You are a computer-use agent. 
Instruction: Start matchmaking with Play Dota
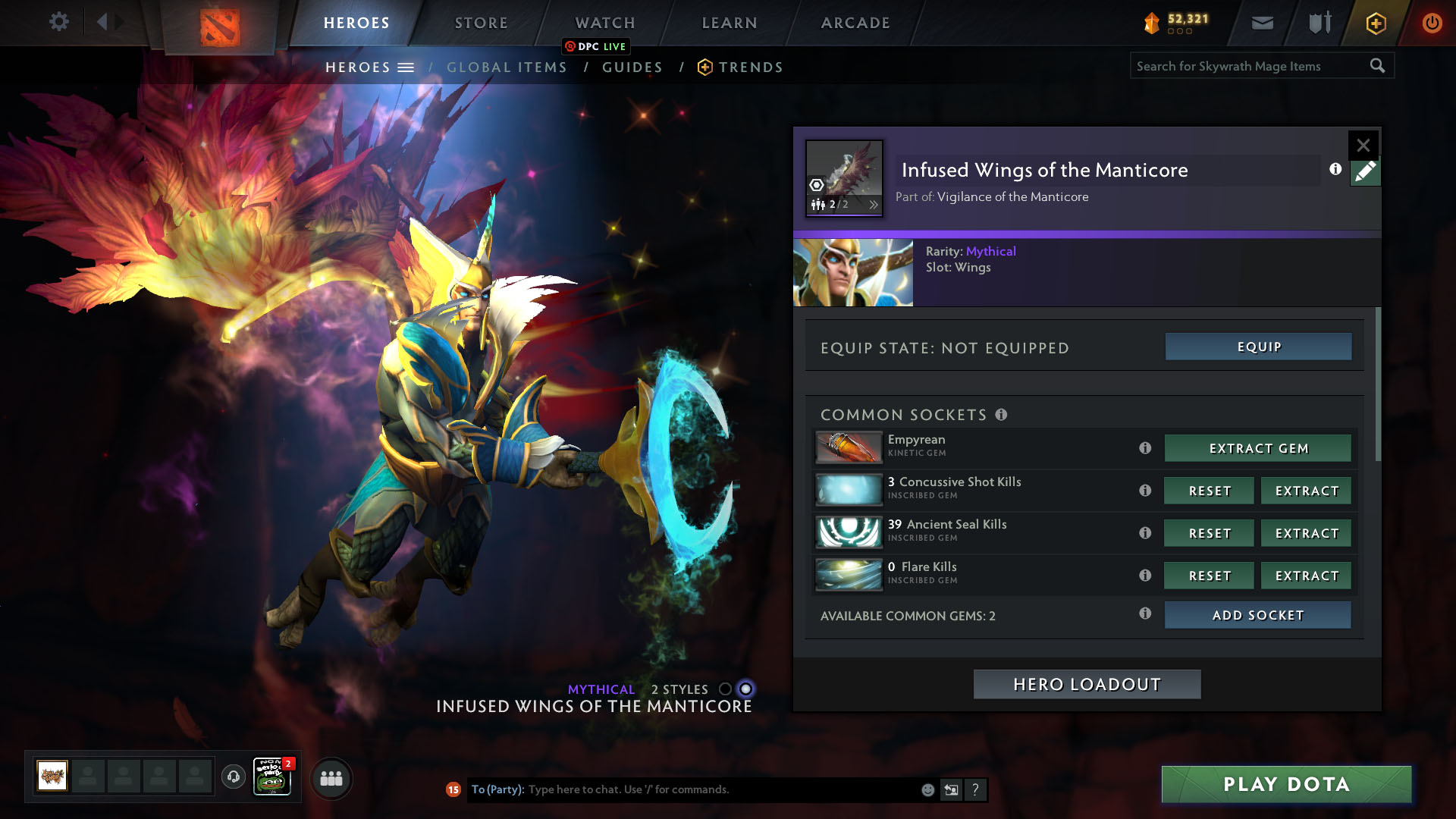click(1286, 784)
